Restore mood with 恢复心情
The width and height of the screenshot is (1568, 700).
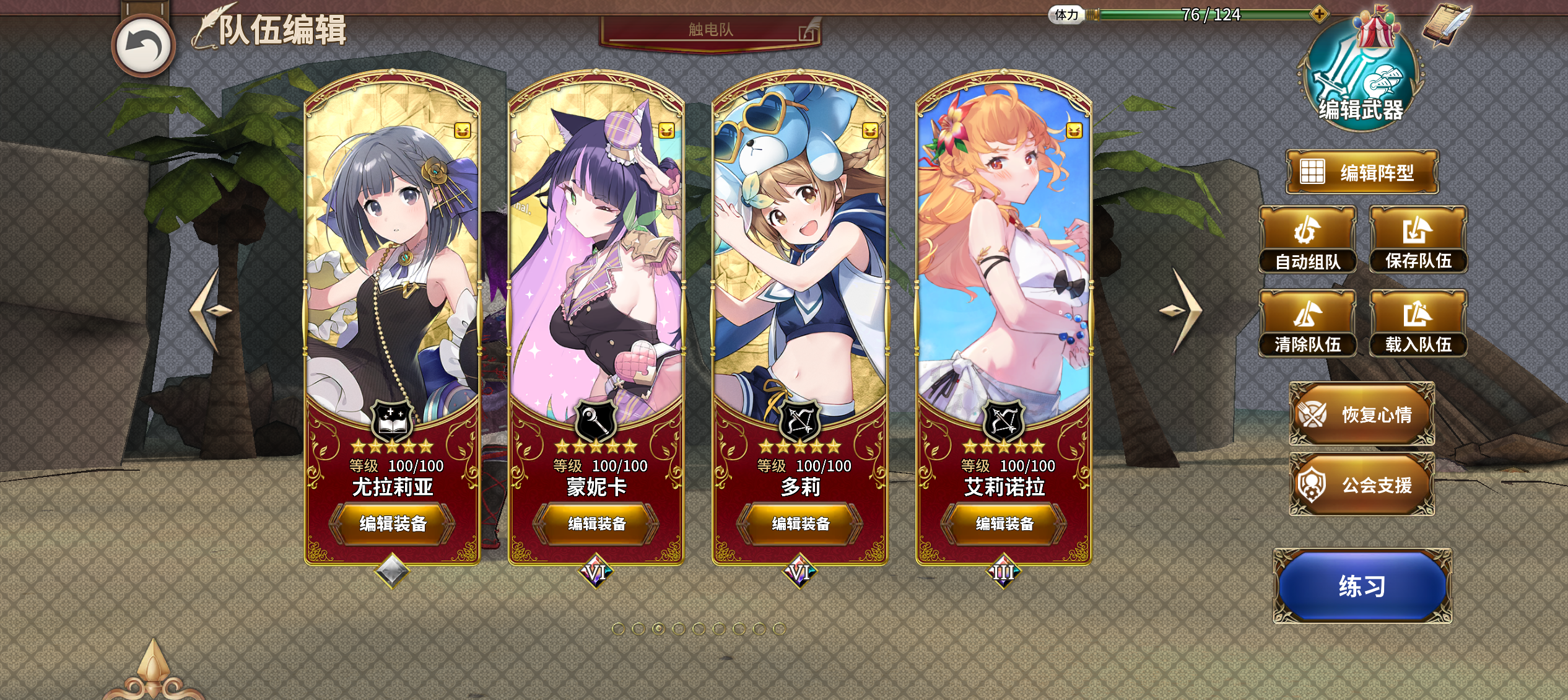[x=1362, y=414]
